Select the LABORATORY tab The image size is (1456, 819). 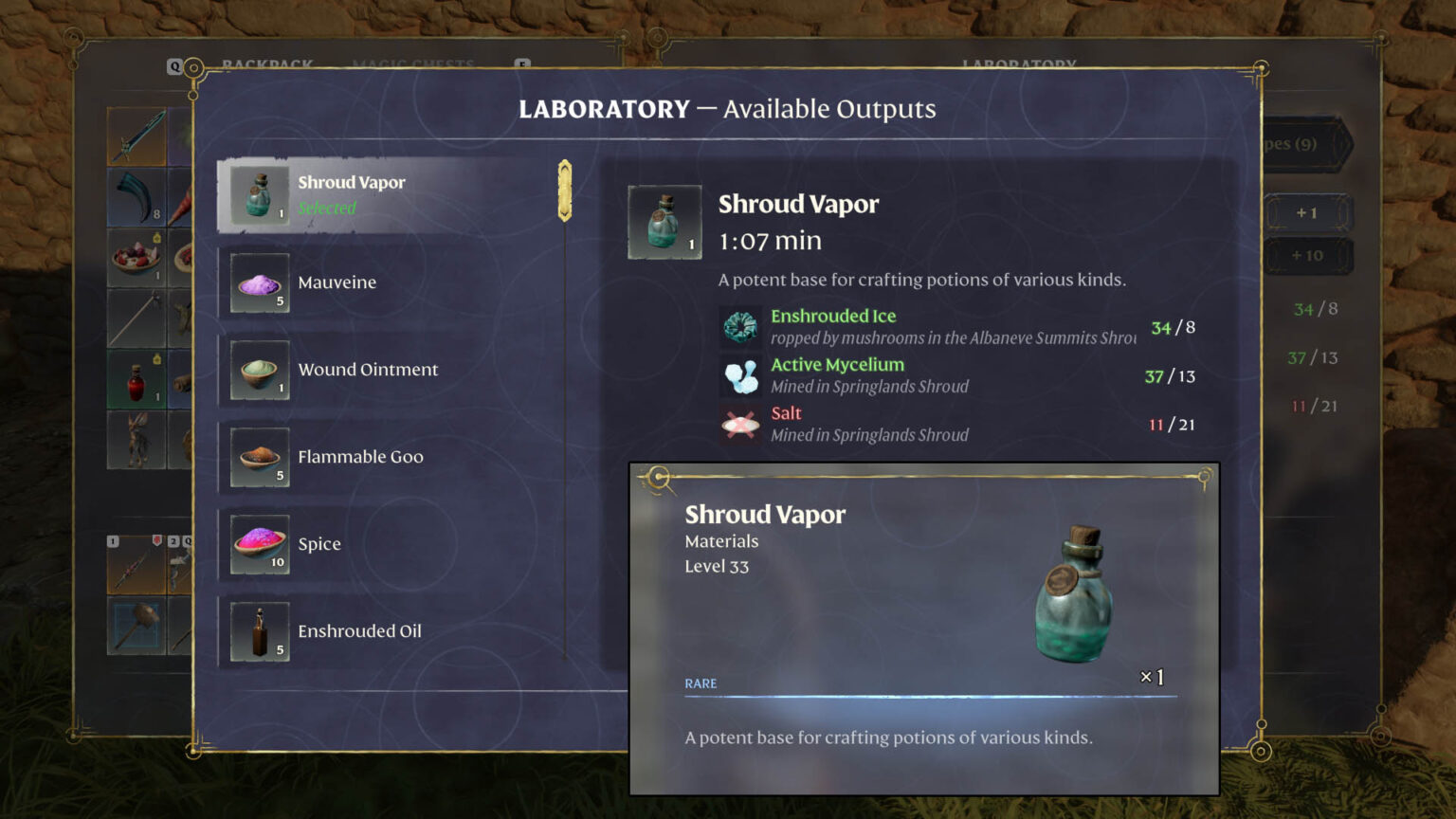coord(1018,64)
